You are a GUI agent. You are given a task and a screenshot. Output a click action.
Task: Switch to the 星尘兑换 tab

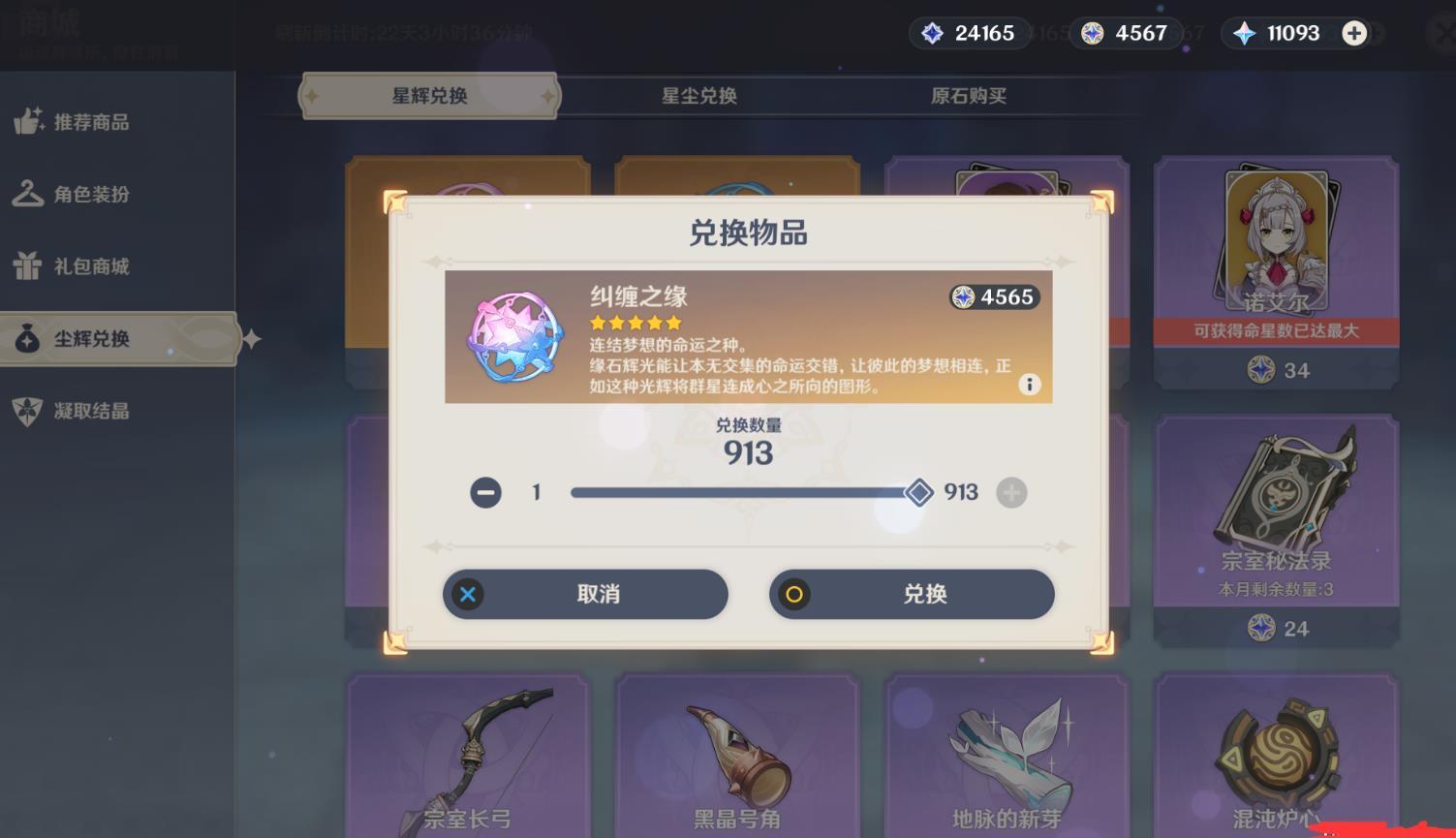tap(698, 96)
